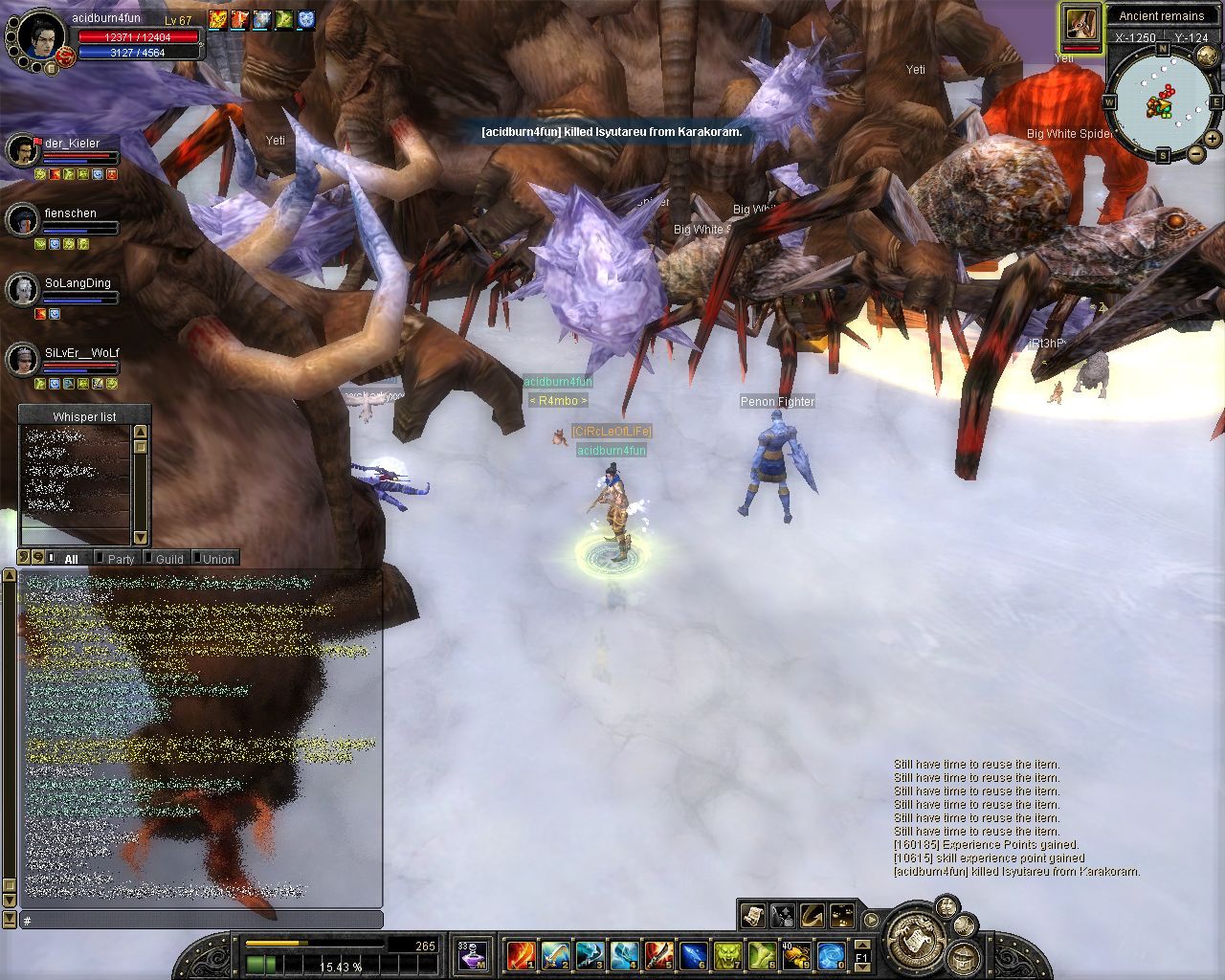Screen dimensions: 1225x980
Task: Trigger the blue swirl skill in slot 0
Action: pos(831,954)
